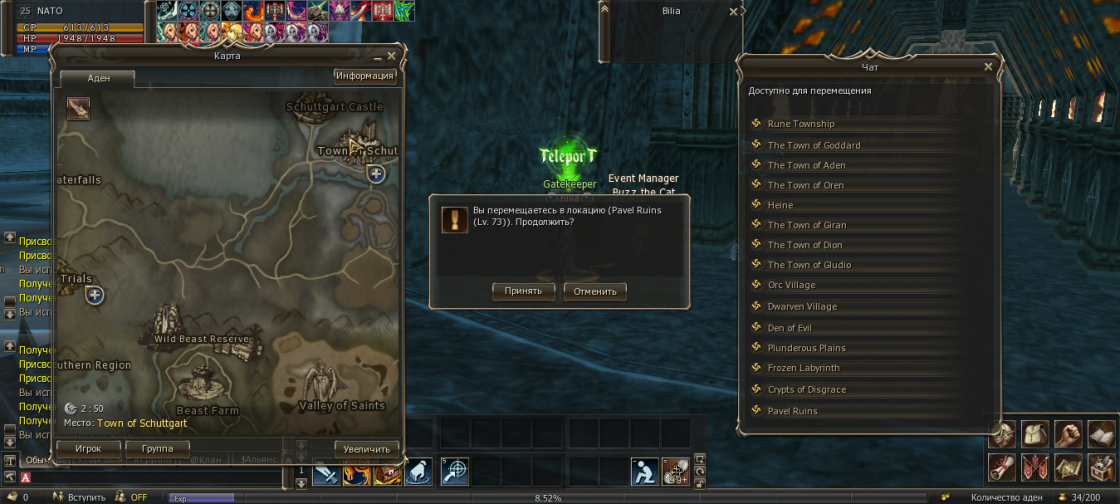Click the Town of Schuttgart map marker
Screen dimensions: 1120x504
click(x=376, y=174)
